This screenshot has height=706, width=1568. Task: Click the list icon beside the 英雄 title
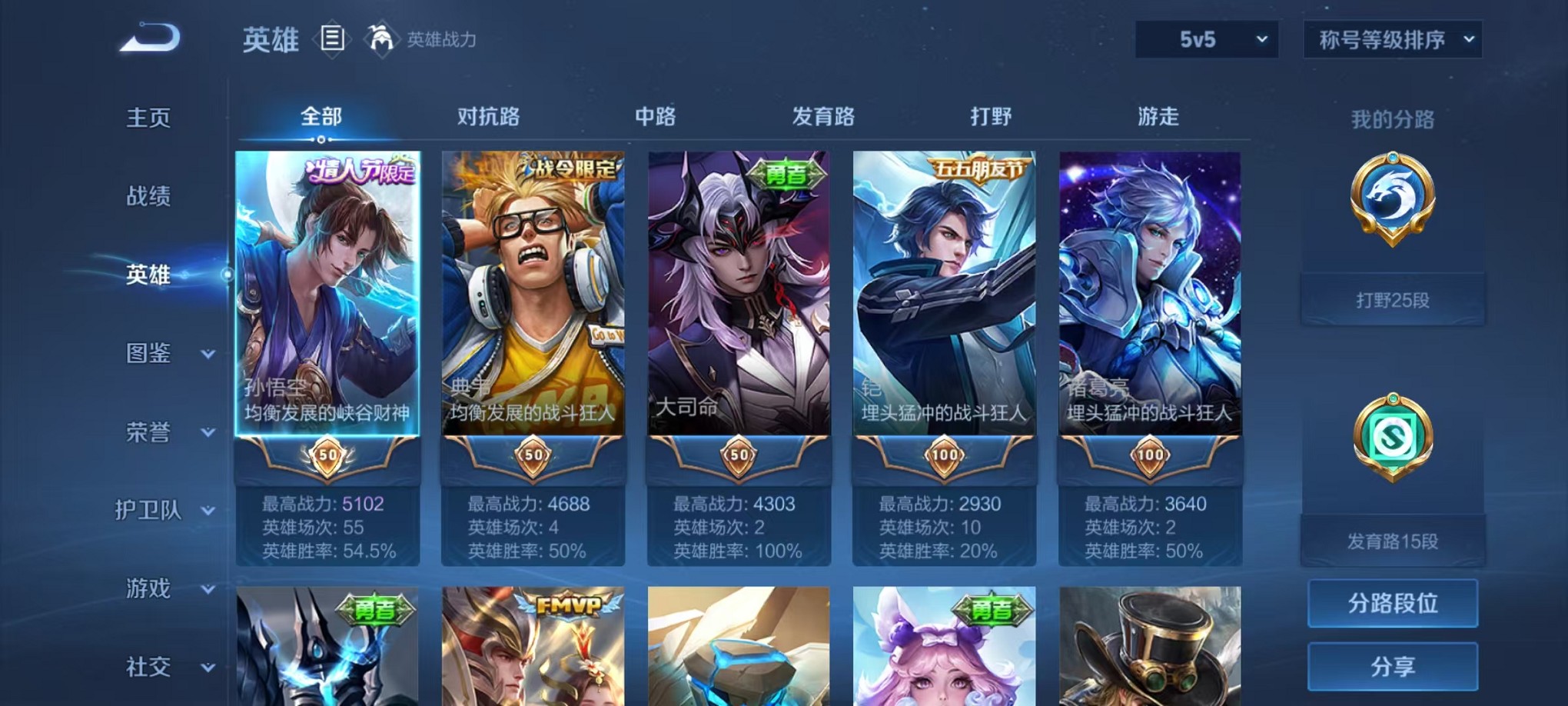tap(332, 38)
